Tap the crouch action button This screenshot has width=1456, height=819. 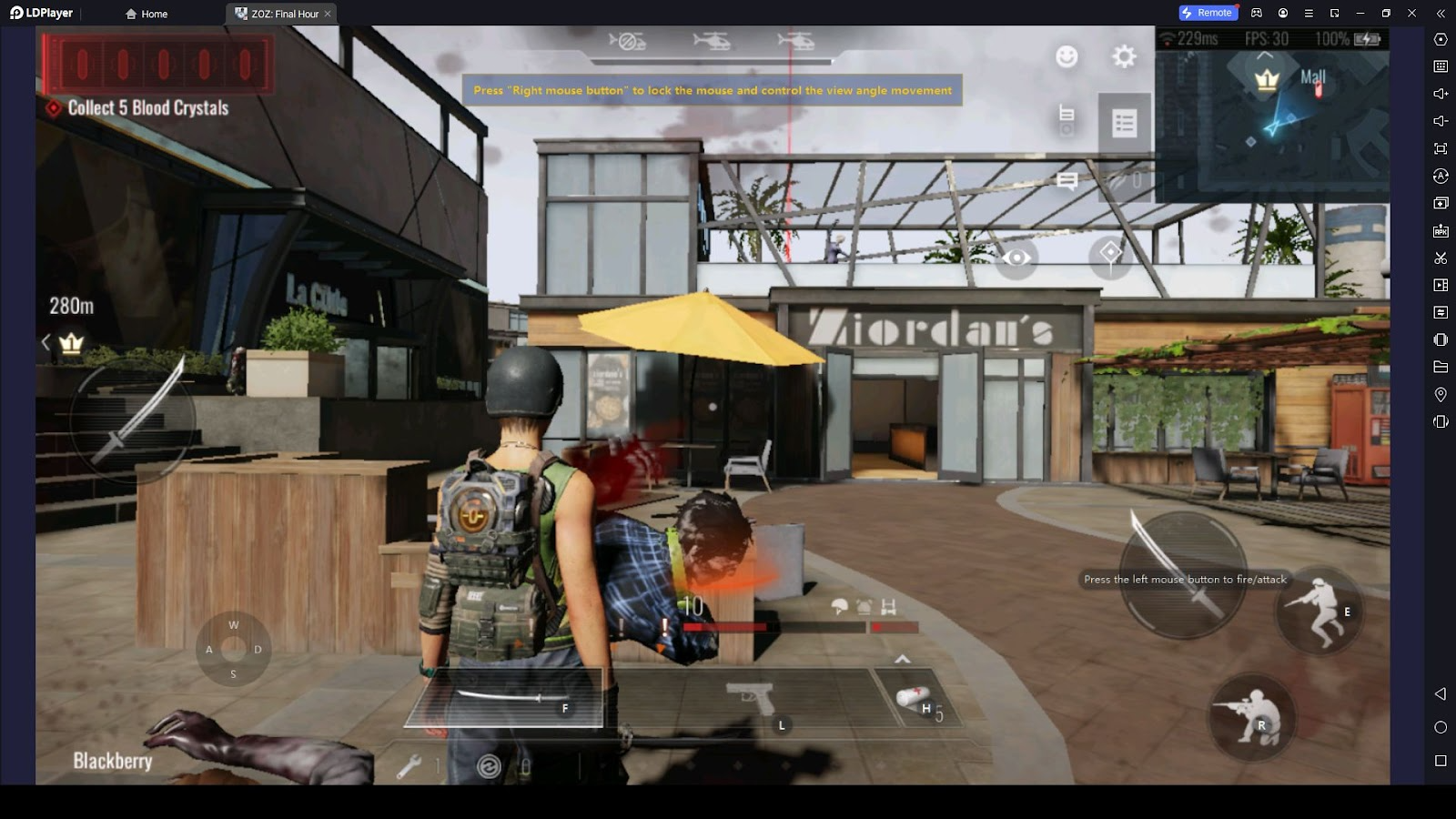1251,716
